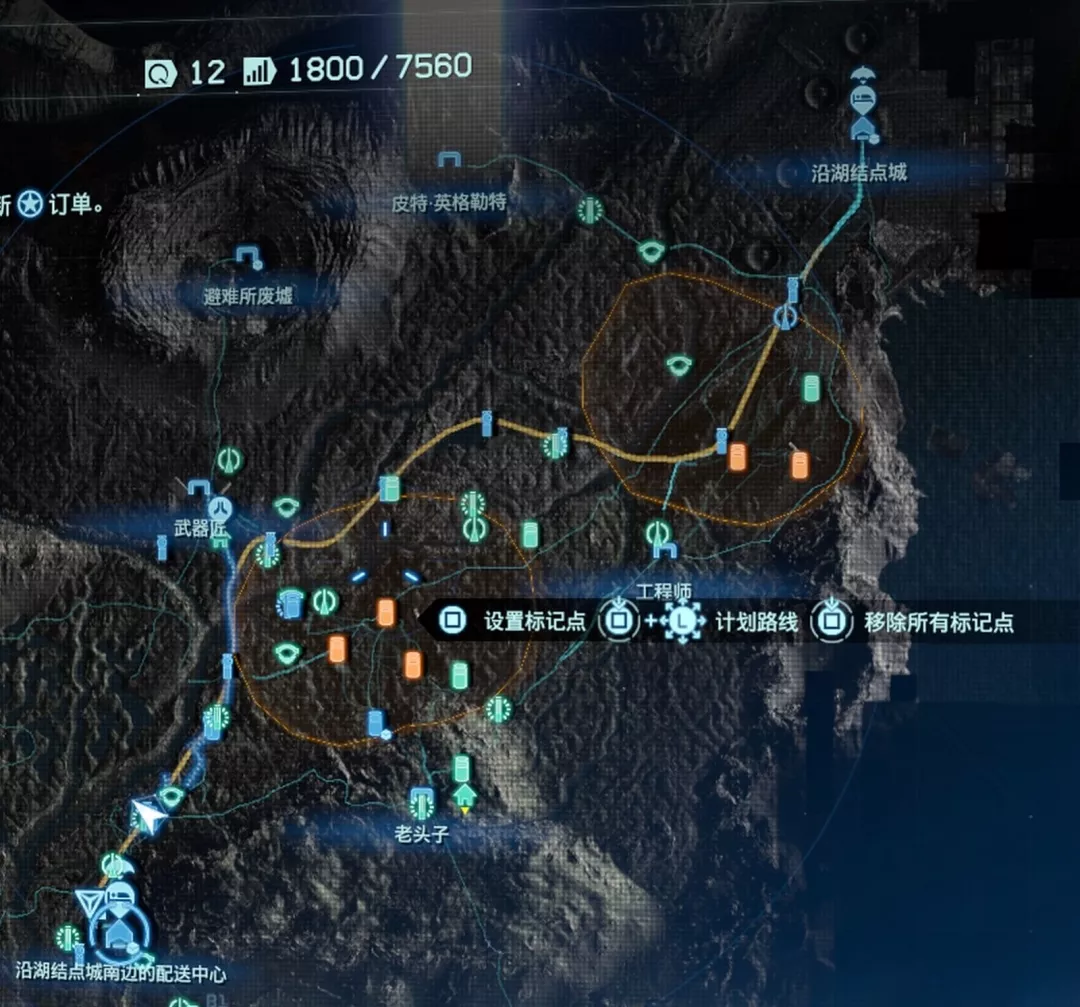Click the 避难所废墟 location marker
Image resolution: width=1080 pixels, height=1007 pixels.
[246, 255]
